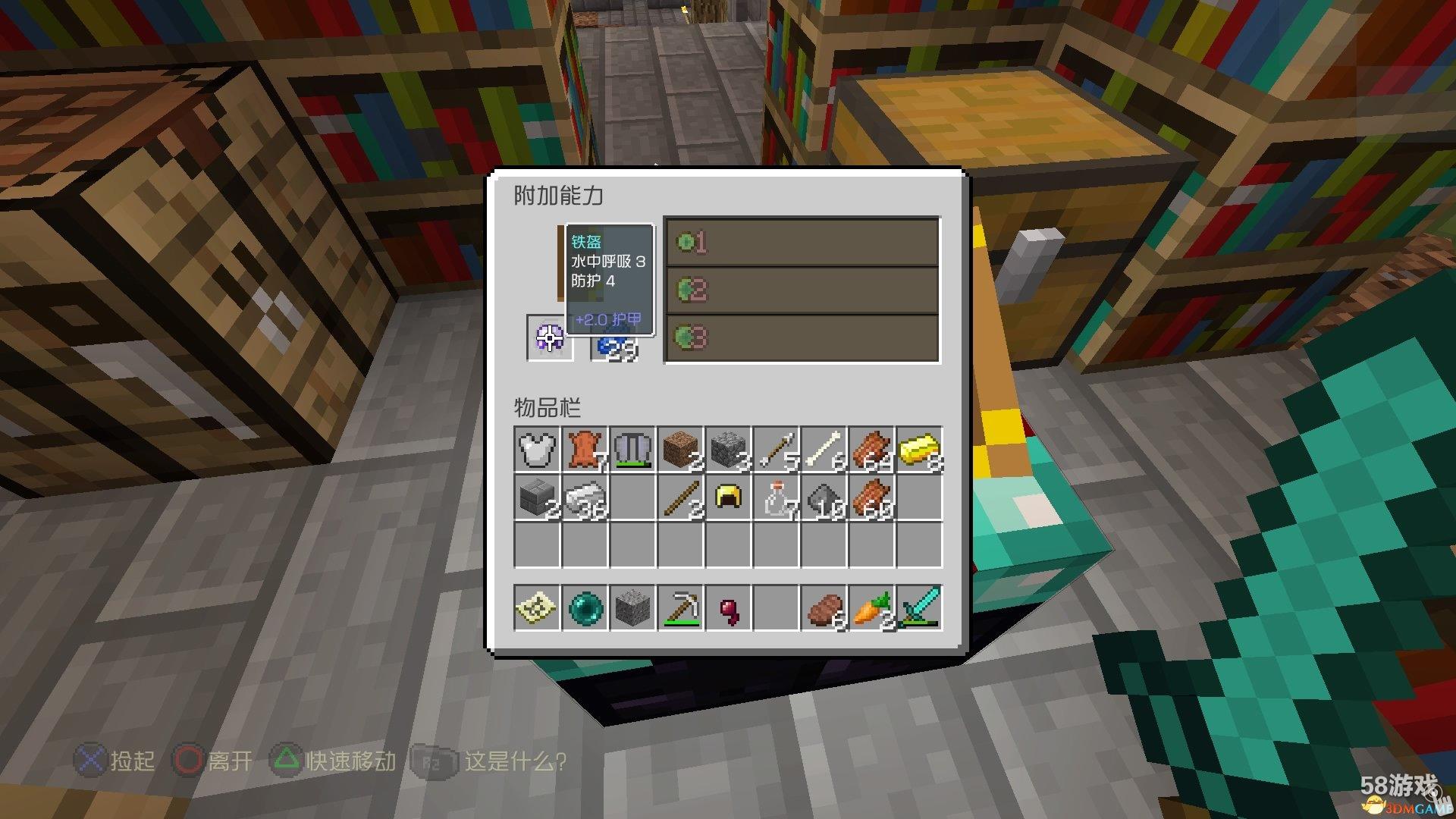1456x819 pixels.
Task: Take the two dirt blocks
Action: point(680,450)
